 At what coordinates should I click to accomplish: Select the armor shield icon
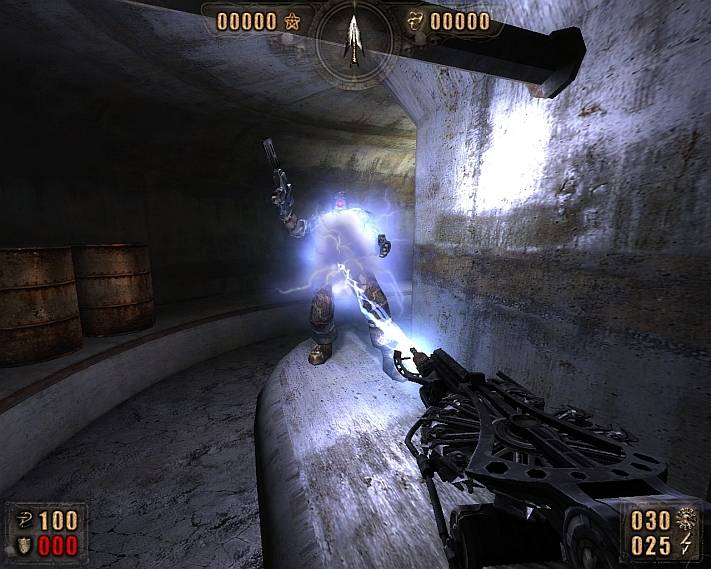[x=19, y=546]
